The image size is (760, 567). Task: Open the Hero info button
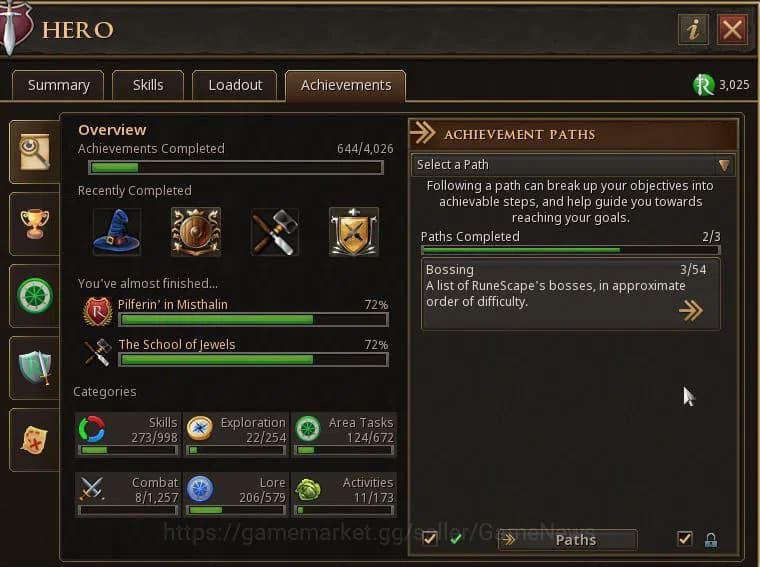pyautogui.click(x=693, y=29)
